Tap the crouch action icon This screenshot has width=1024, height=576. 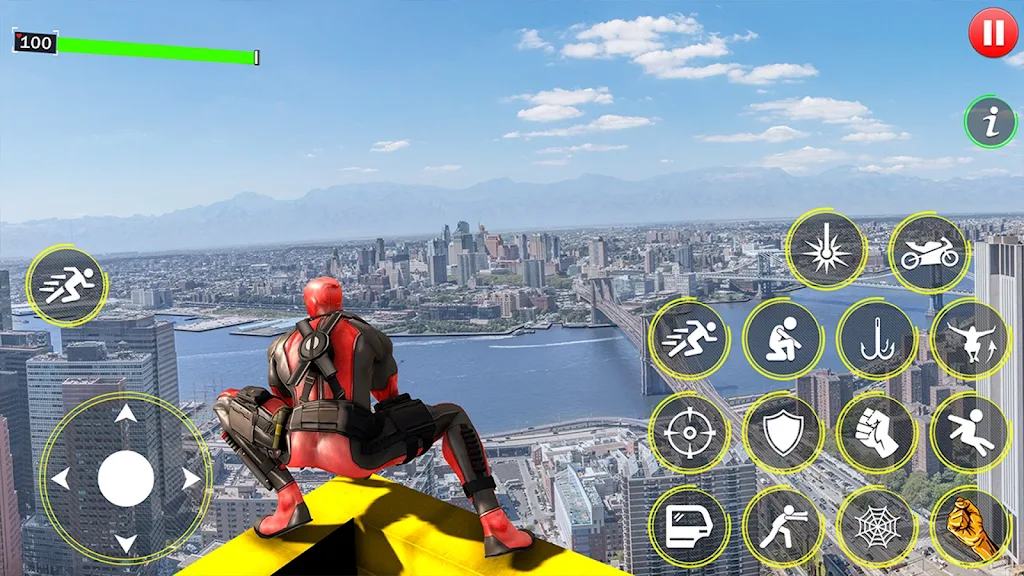coord(783,339)
